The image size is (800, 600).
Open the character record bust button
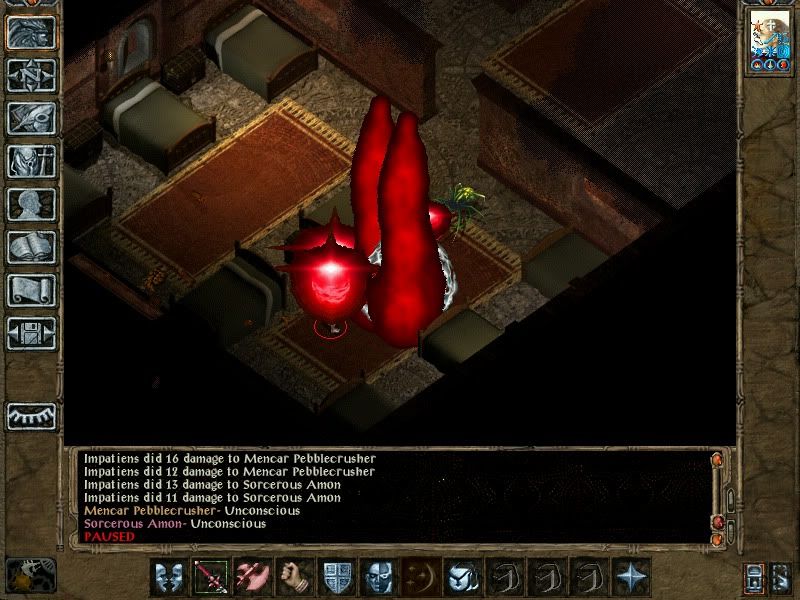pos(31,204)
